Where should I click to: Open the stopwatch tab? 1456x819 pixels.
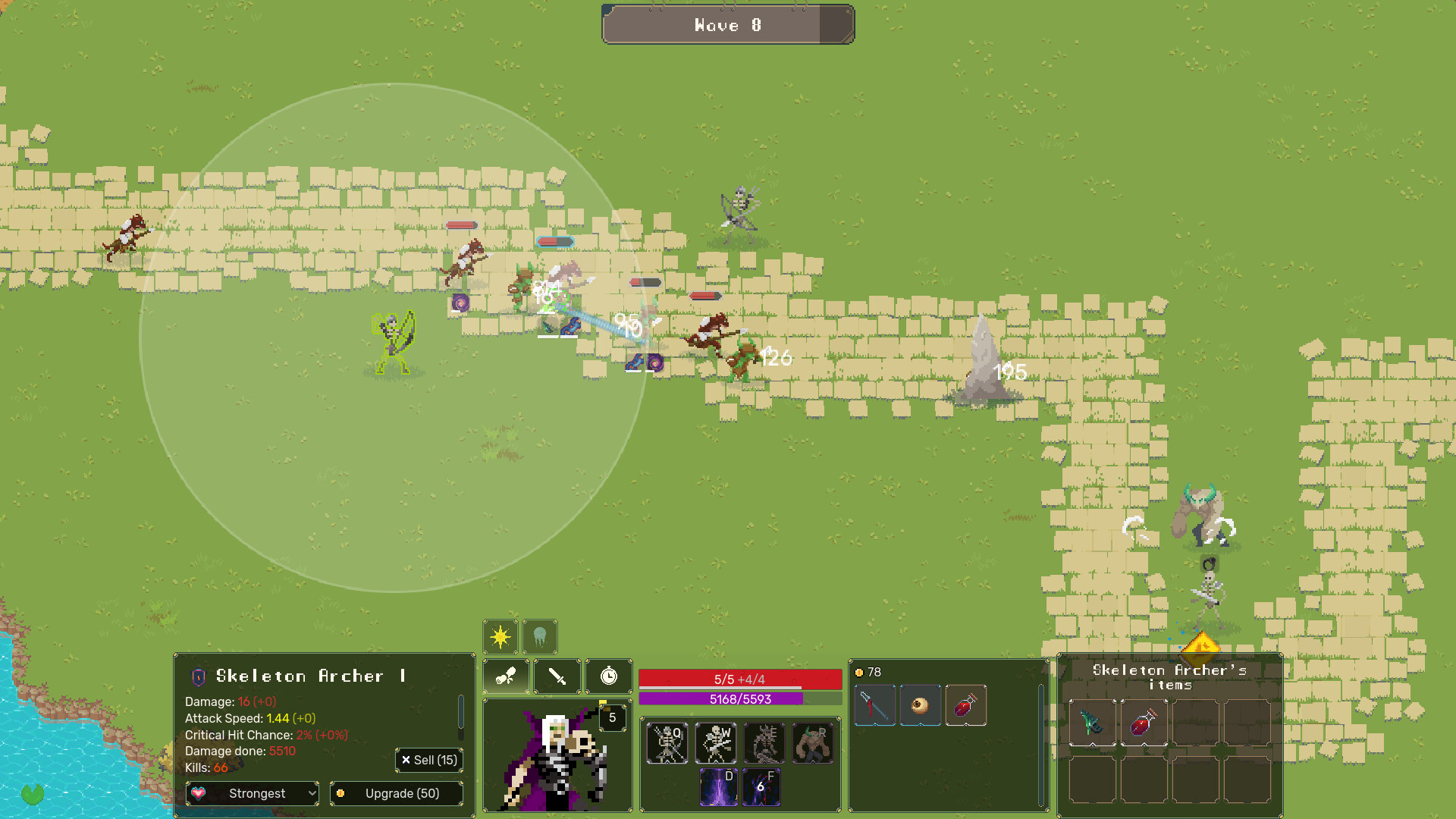608,676
